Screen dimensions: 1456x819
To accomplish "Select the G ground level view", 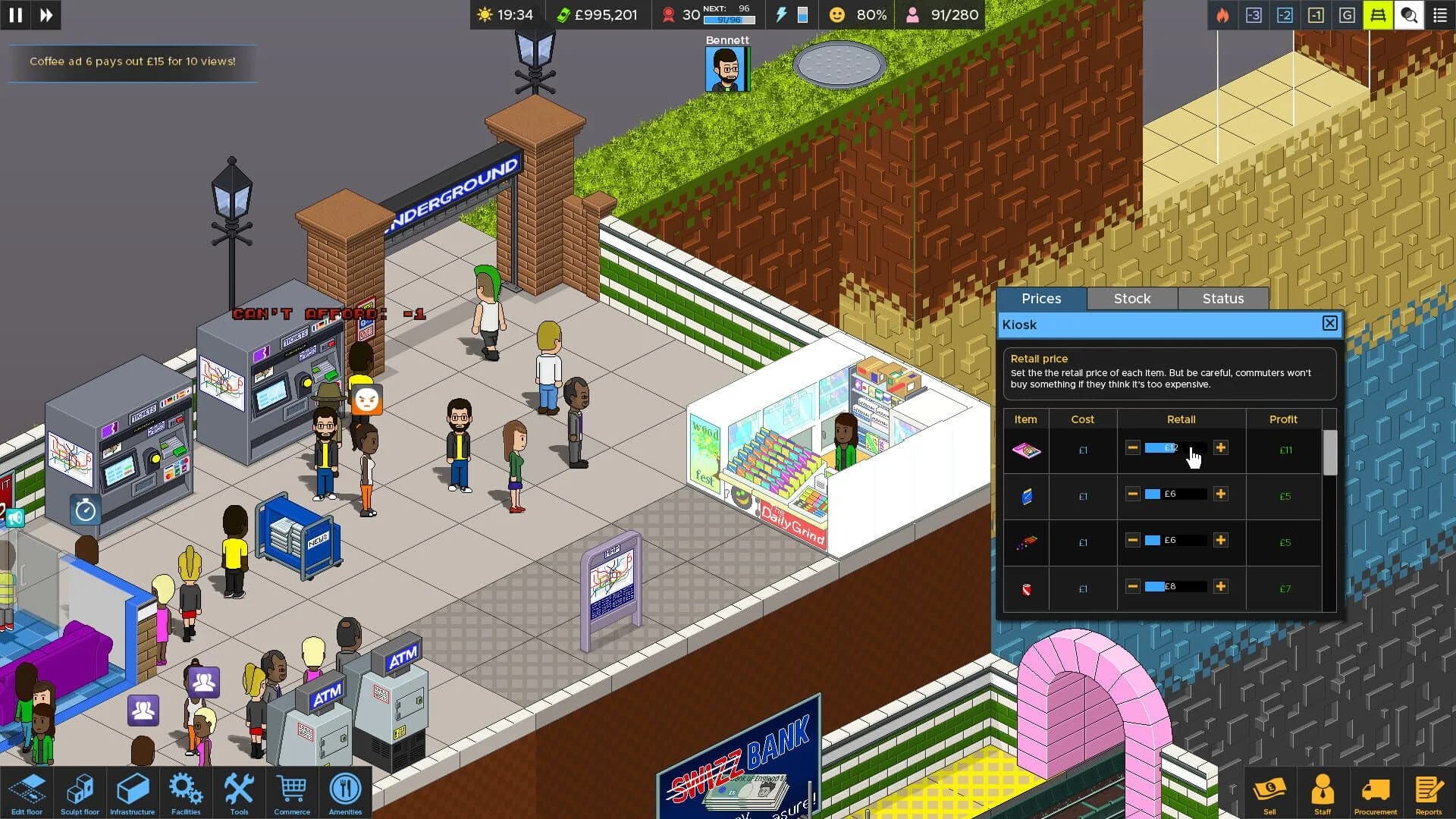I will tap(1348, 14).
